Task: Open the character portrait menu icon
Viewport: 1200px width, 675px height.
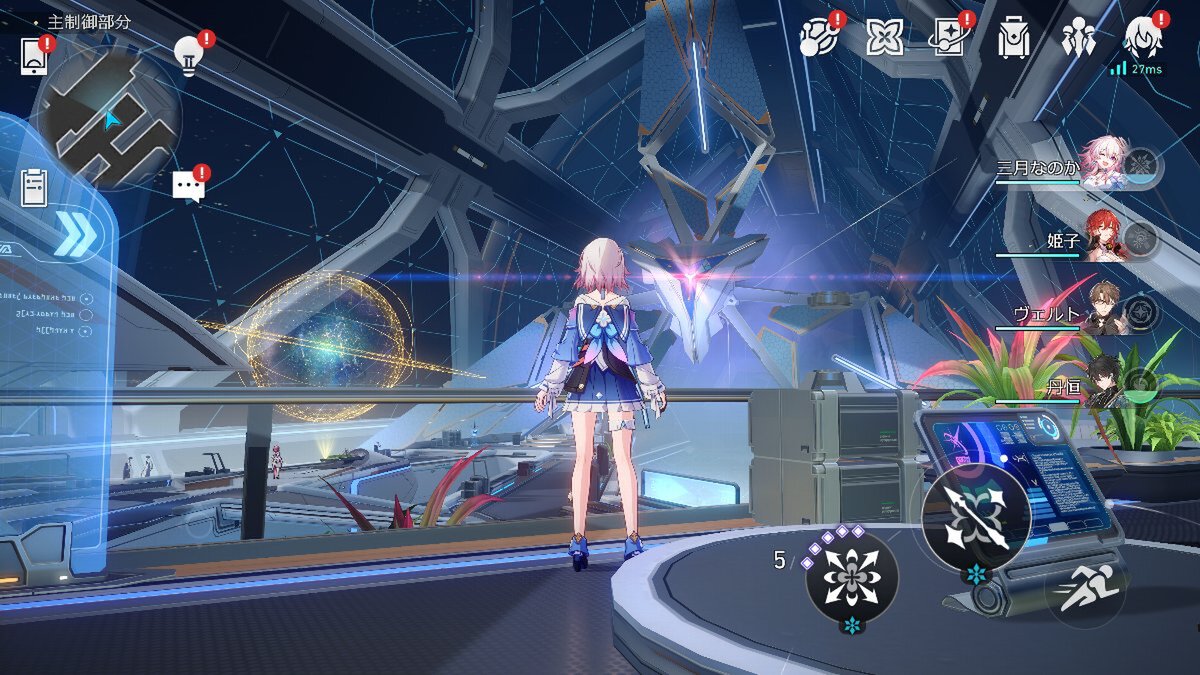Action: [x=1143, y=39]
